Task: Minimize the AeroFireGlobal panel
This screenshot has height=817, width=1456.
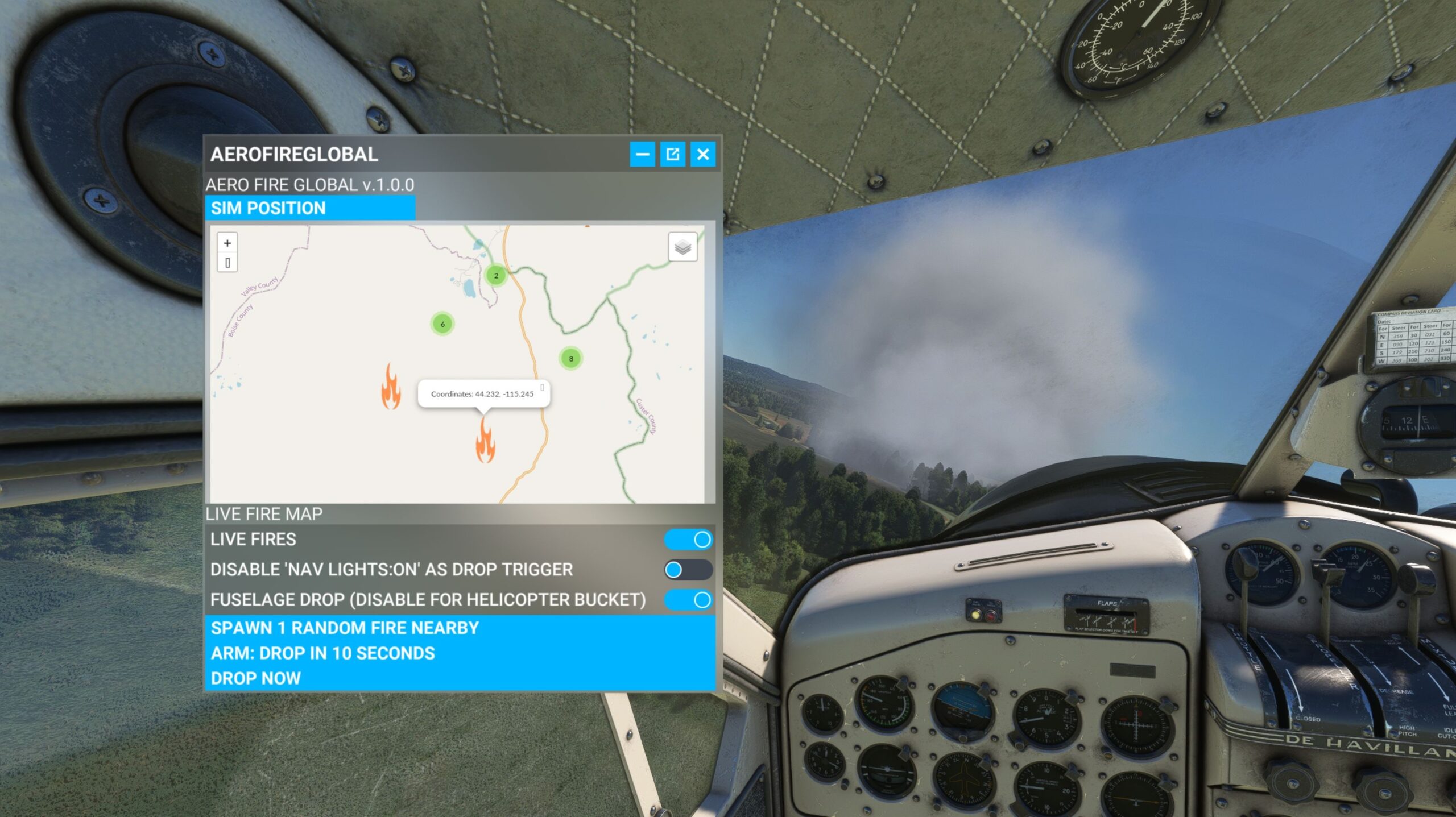Action: click(x=642, y=154)
